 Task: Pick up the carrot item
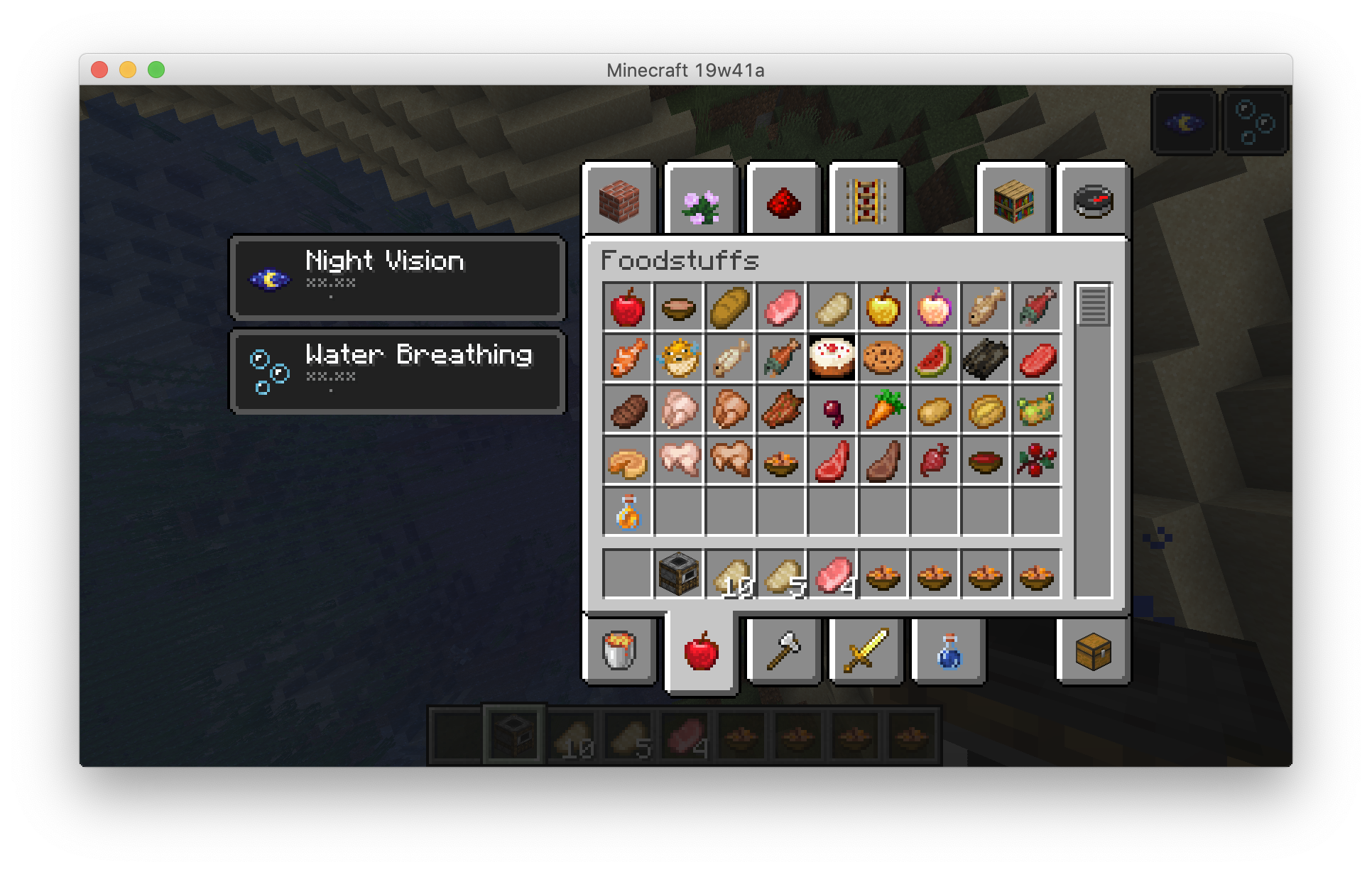883,409
